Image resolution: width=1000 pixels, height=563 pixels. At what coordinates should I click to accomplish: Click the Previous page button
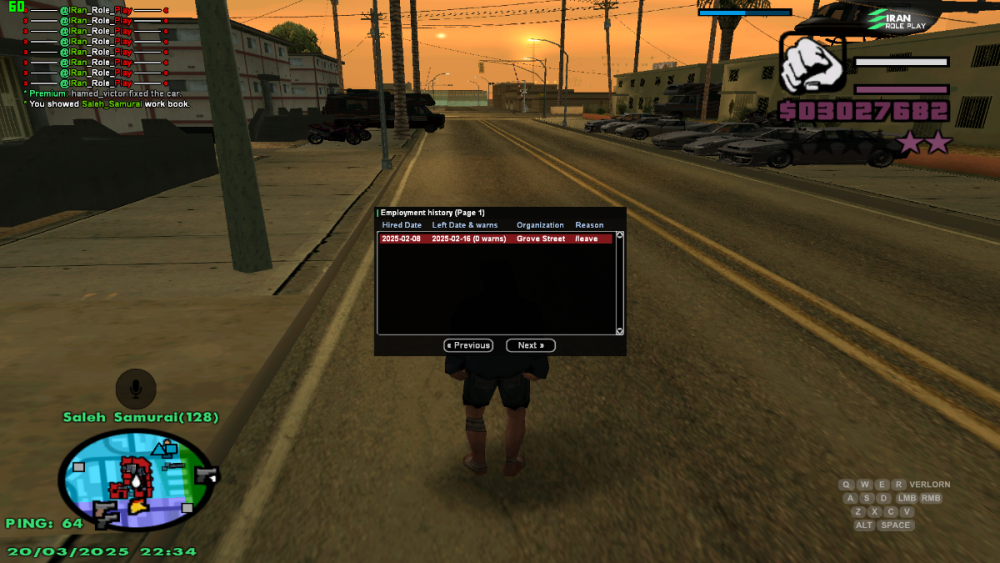[468, 345]
